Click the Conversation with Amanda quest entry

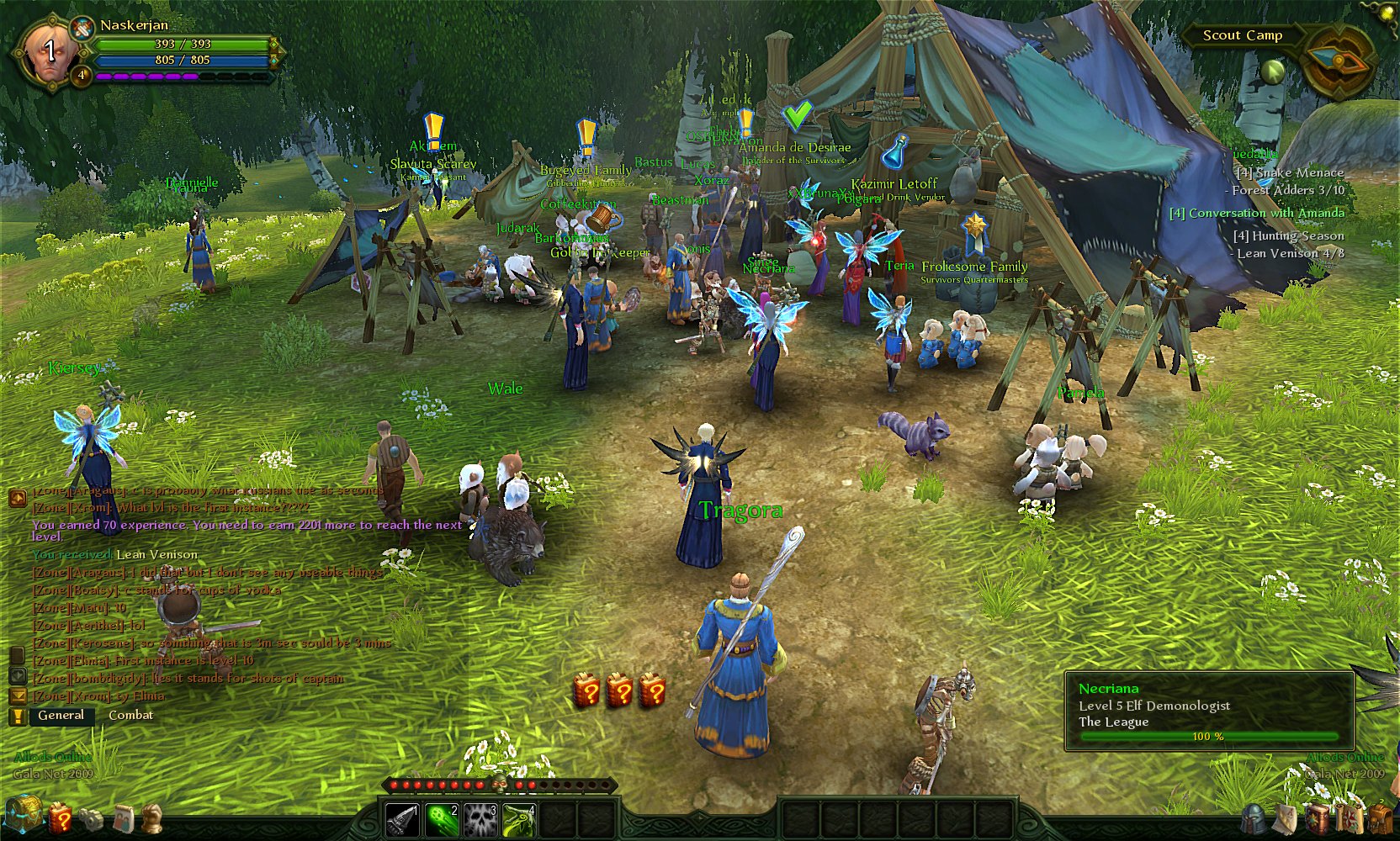pyautogui.click(x=1256, y=213)
